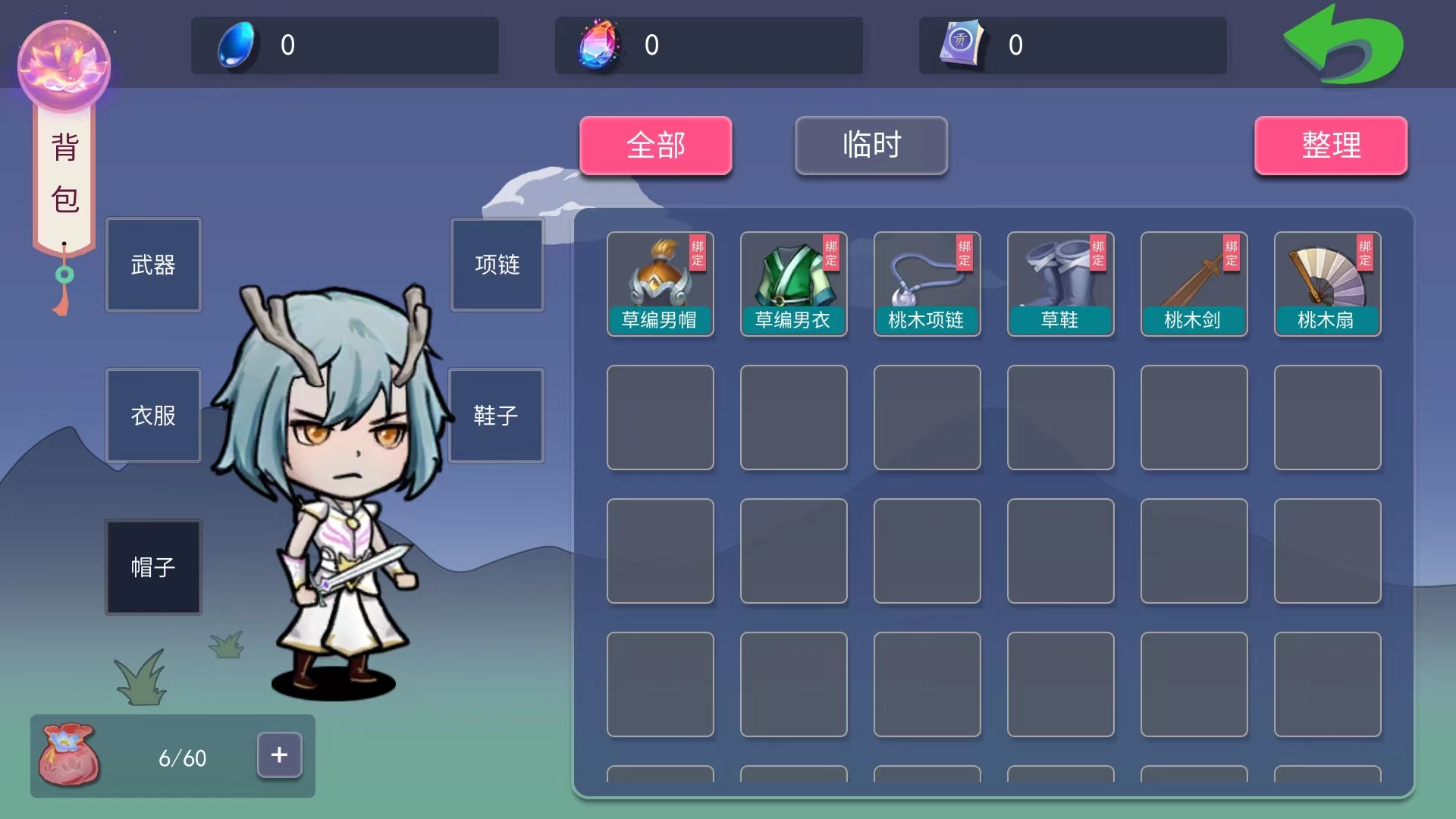
Task: Pick the 桃木项链 necklace item
Action: [927, 284]
